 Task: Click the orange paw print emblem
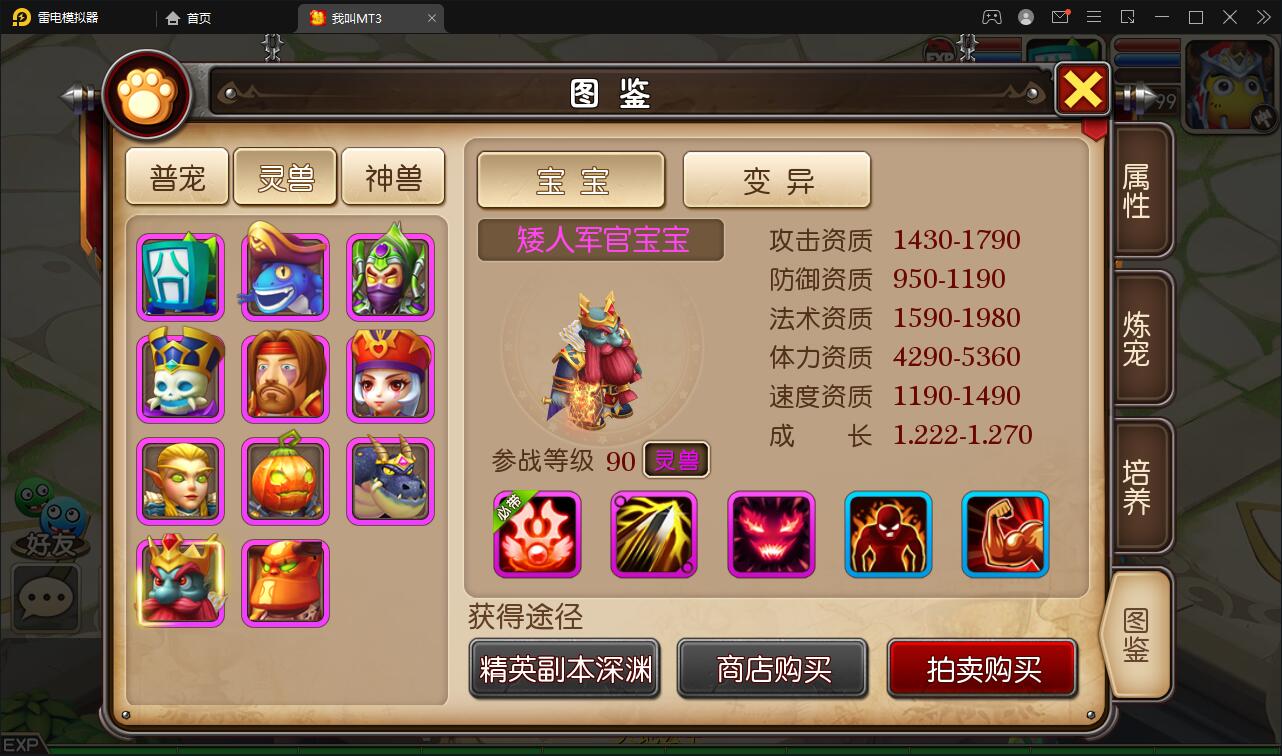146,93
